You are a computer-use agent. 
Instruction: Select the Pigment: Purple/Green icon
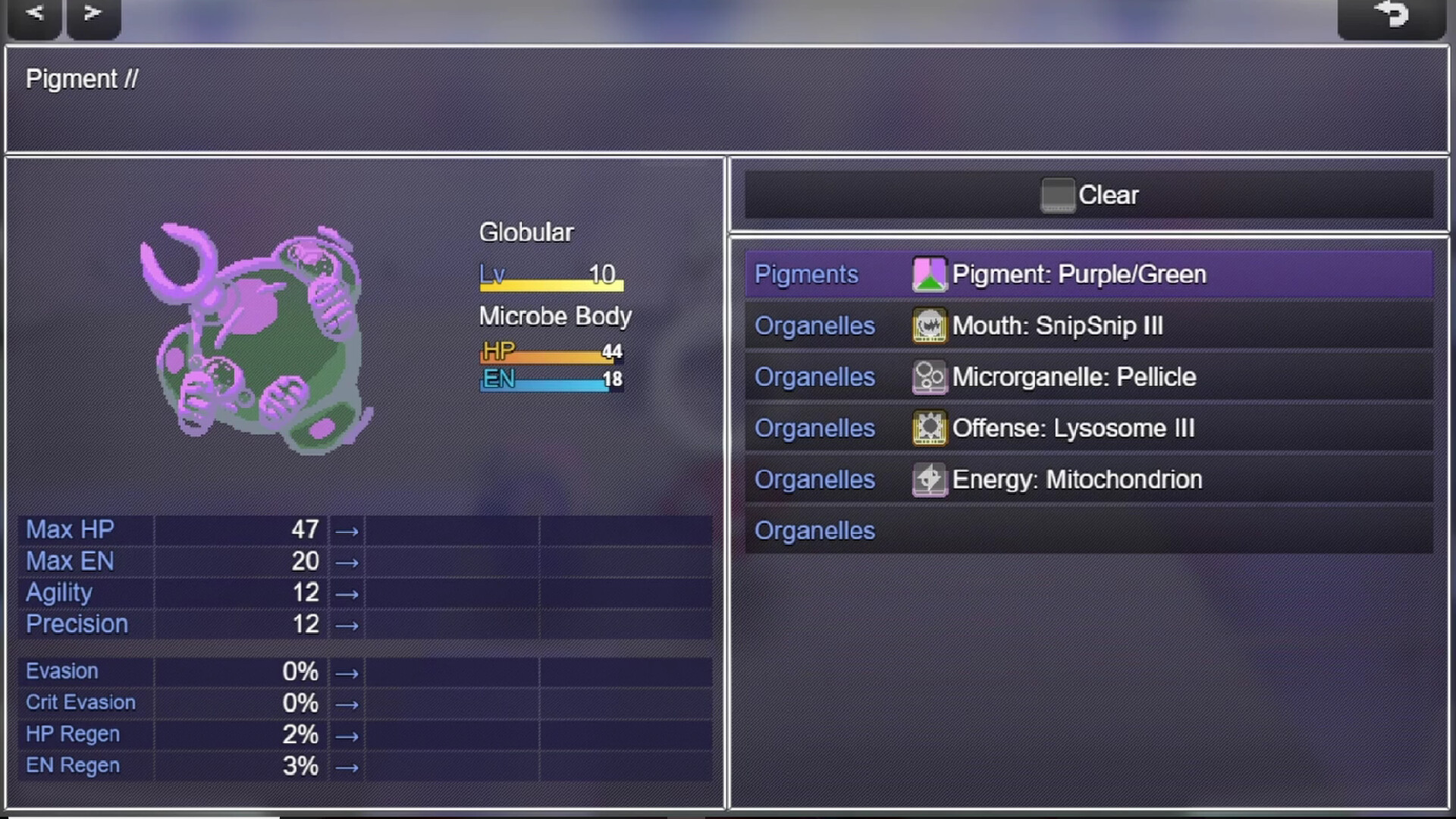[930, 275]
